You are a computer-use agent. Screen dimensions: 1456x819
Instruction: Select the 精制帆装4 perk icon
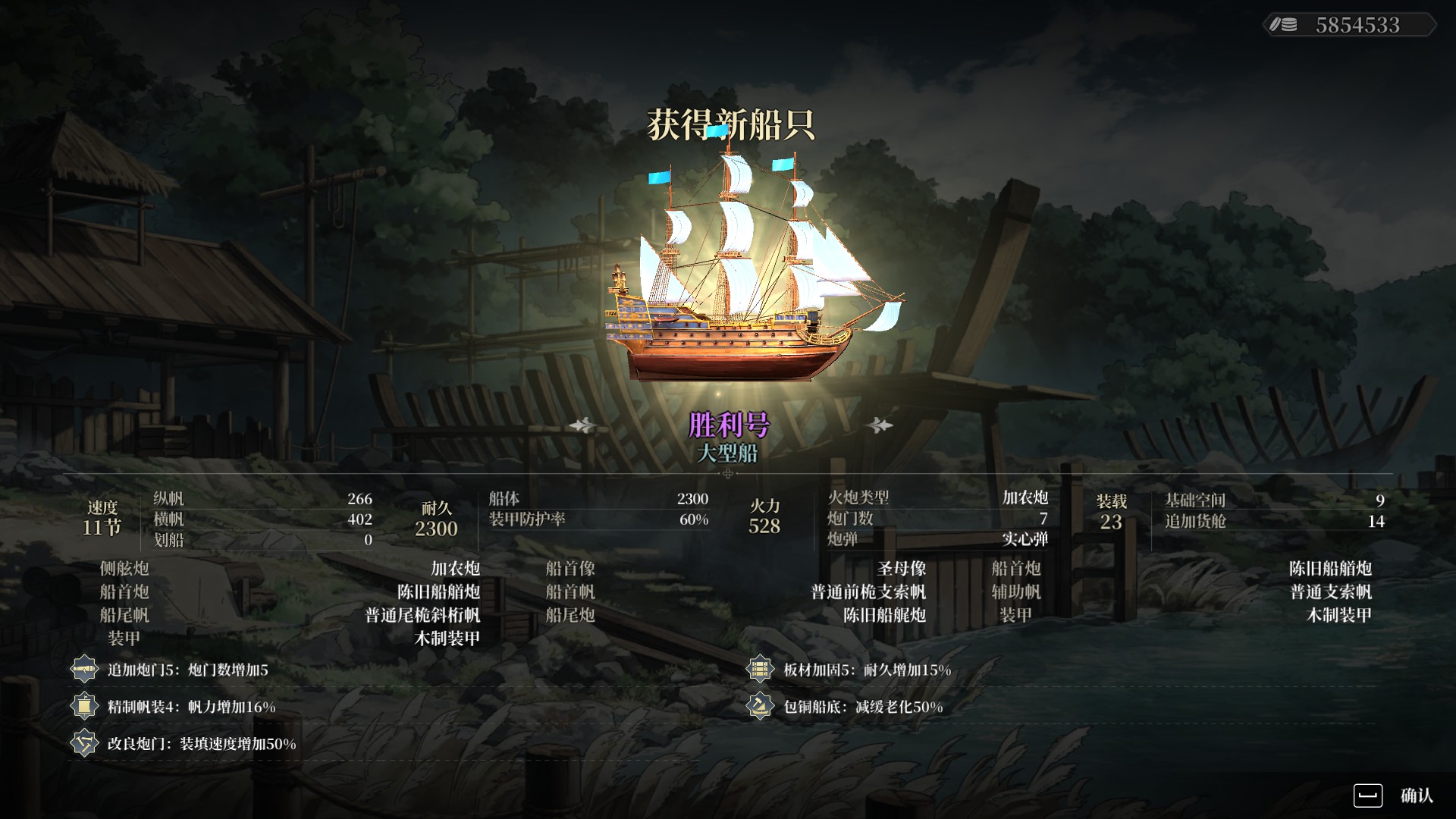tap(84, 707)
